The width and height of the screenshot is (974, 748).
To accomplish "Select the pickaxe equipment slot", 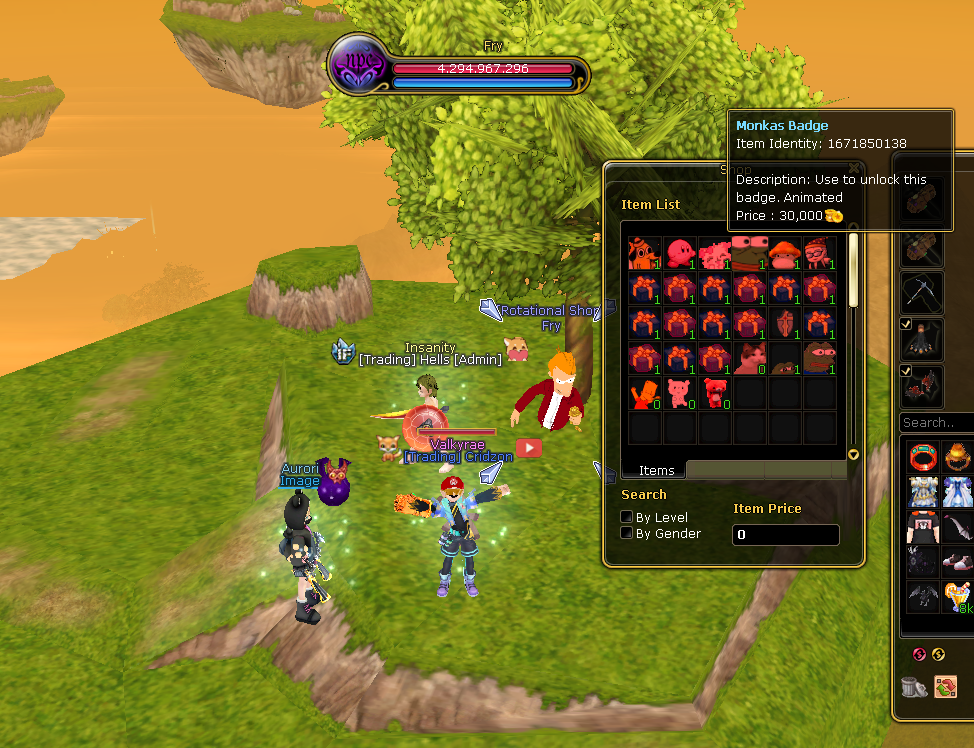I will [x=922, y=294].
